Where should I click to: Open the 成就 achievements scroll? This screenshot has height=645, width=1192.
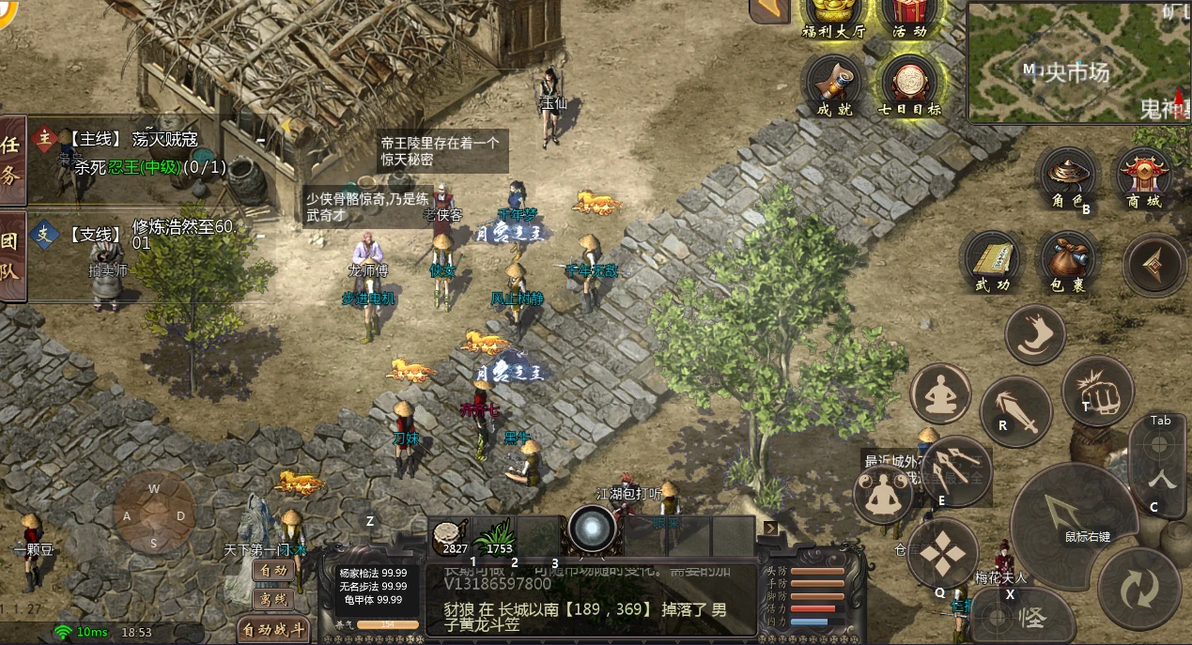pyautogui.click(x=835, y=83)
